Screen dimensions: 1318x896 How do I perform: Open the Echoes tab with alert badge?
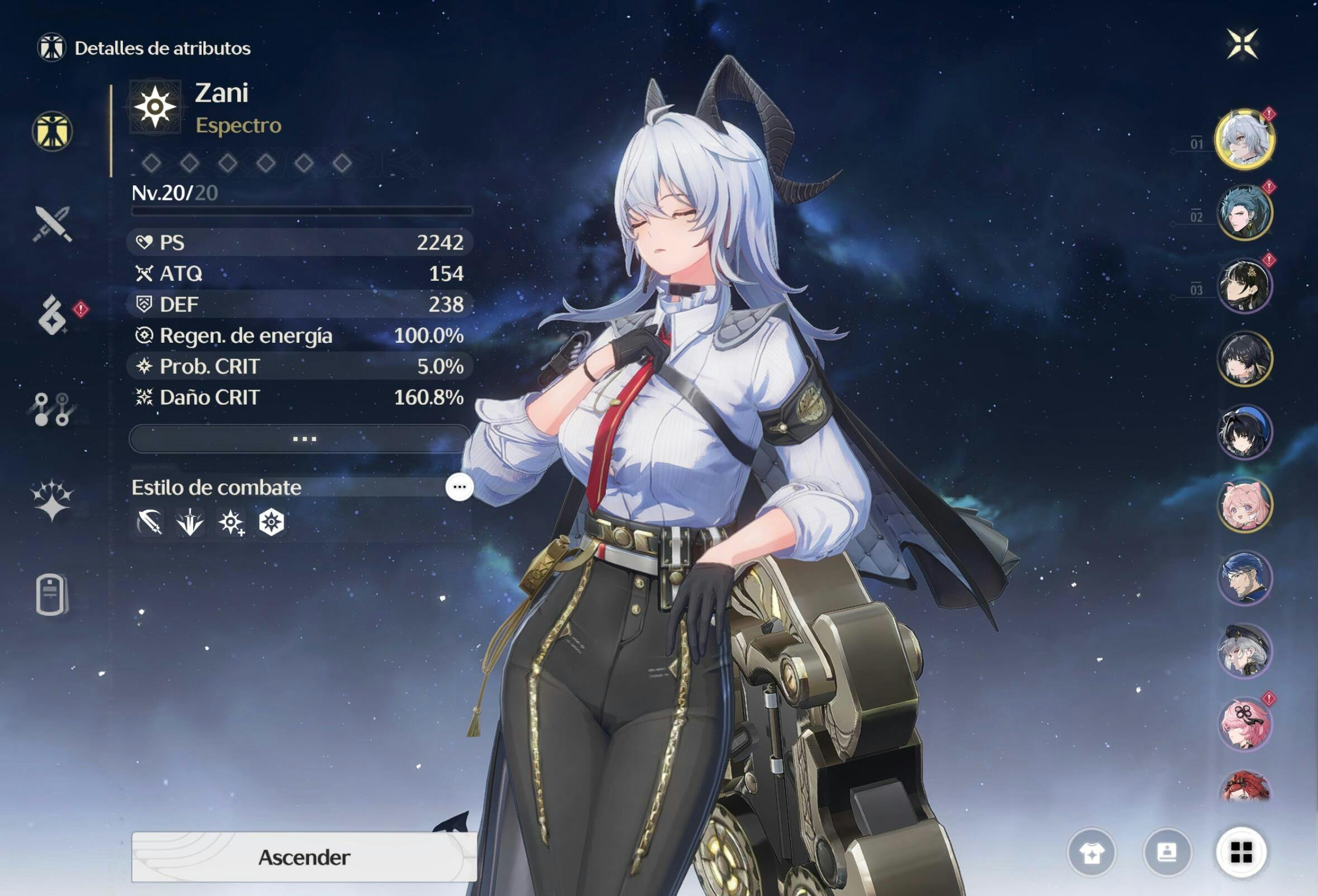(53, 314)
